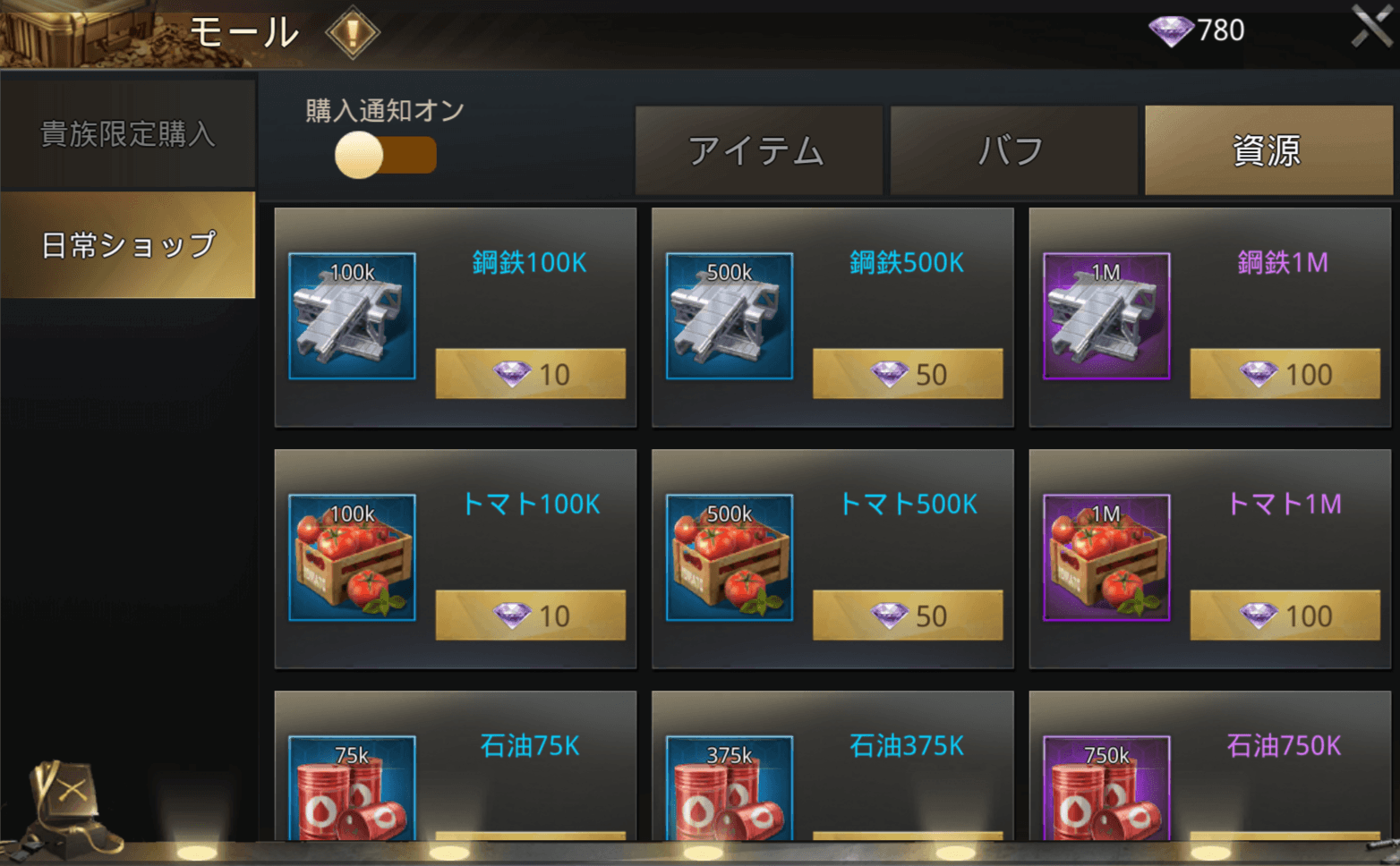Switch to the バフ tab
The width and height of the screenshot is (1400, 866).
coord(1012,150)
